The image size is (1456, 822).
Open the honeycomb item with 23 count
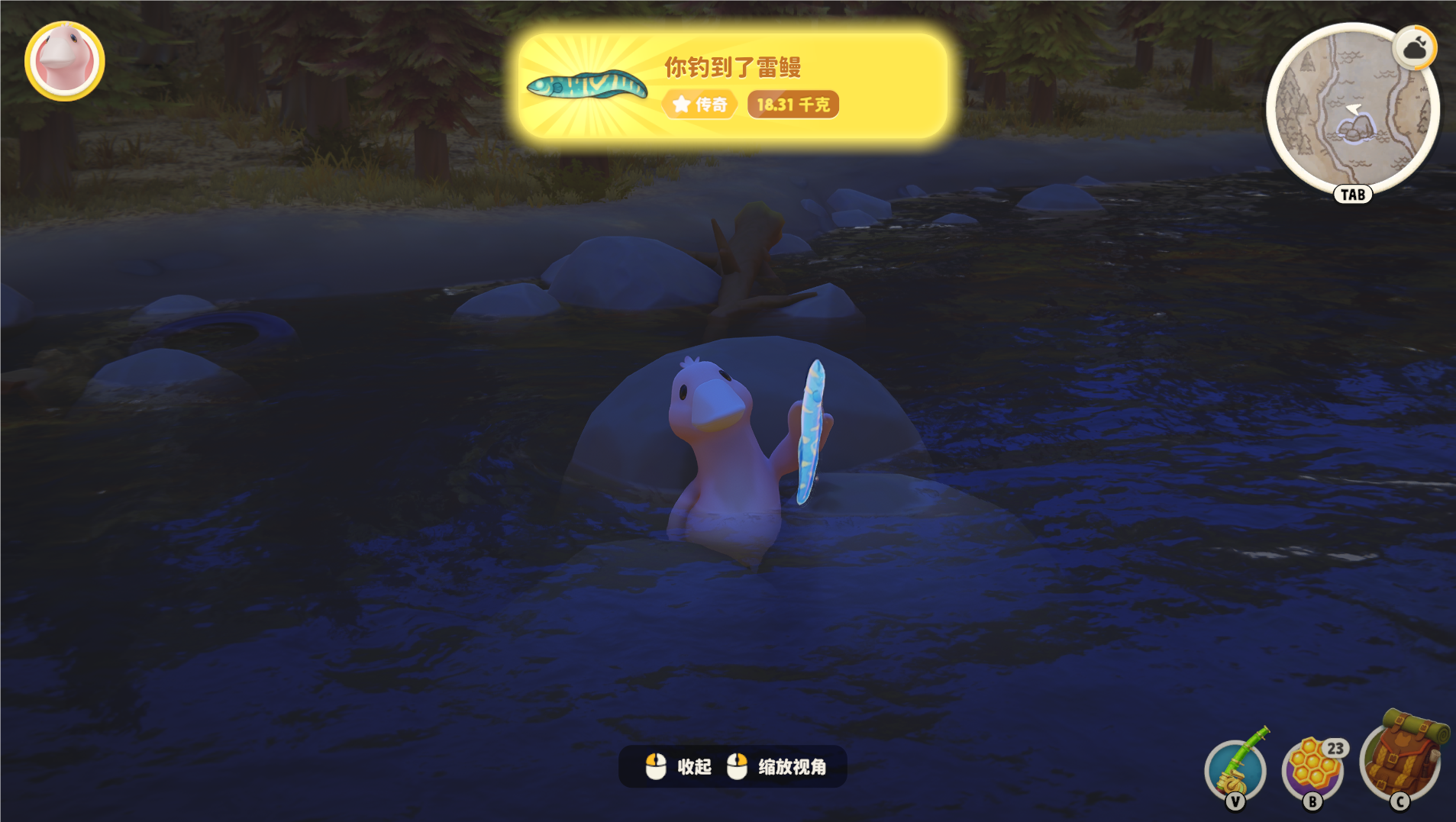tap(1313, 769)
